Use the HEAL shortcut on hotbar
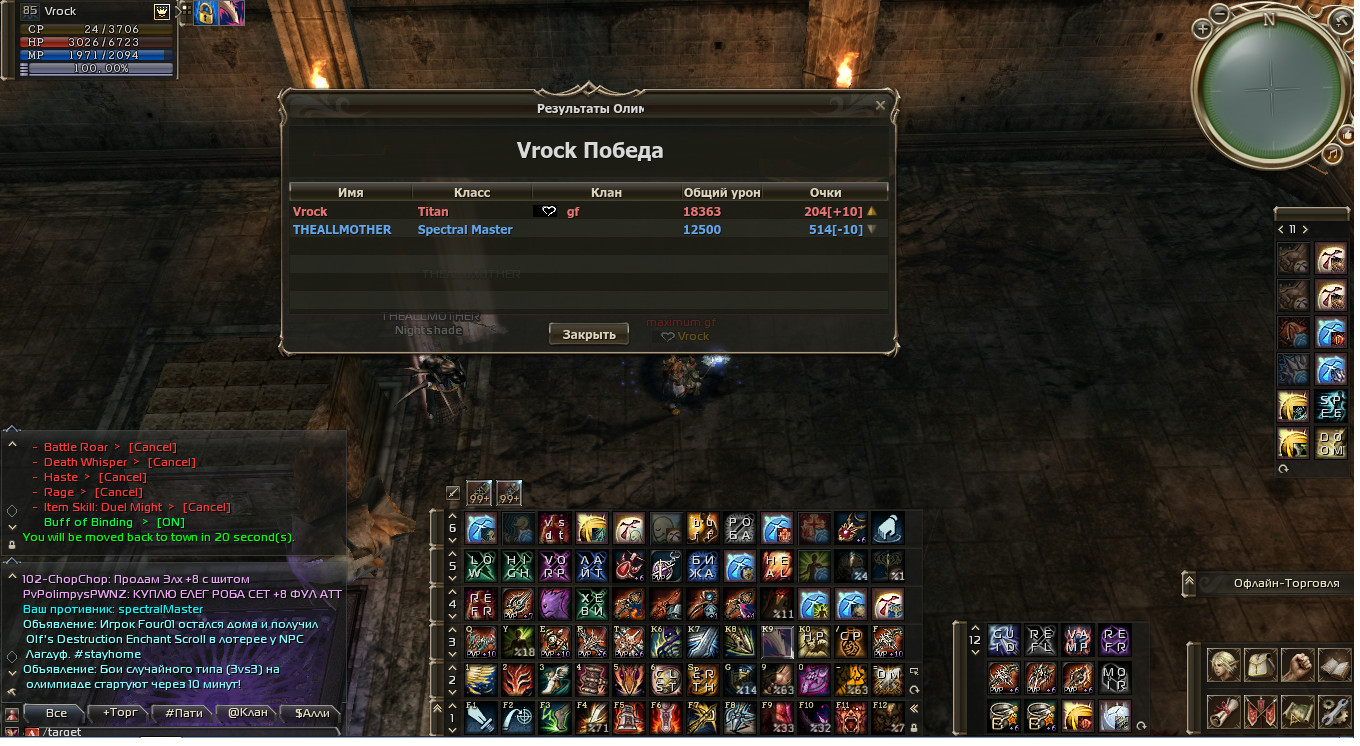This screenshot has width=1360, height=746. tap(777, 566)
